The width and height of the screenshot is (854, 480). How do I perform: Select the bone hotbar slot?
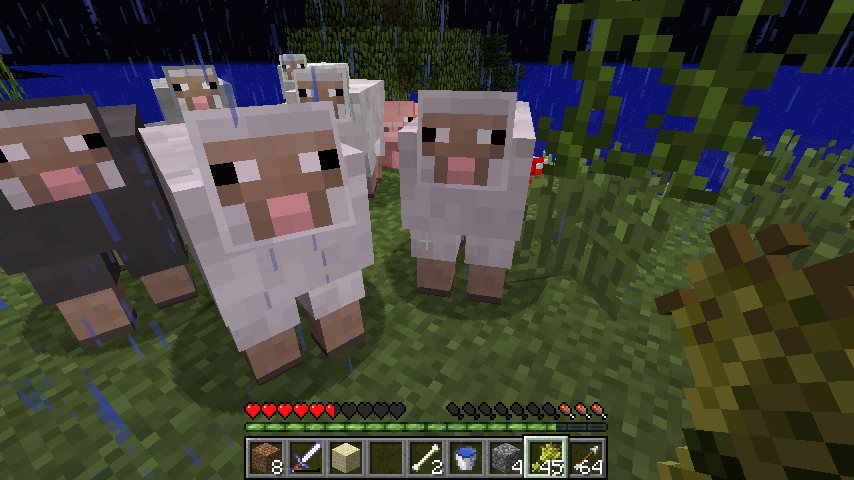tap(424, 459)
